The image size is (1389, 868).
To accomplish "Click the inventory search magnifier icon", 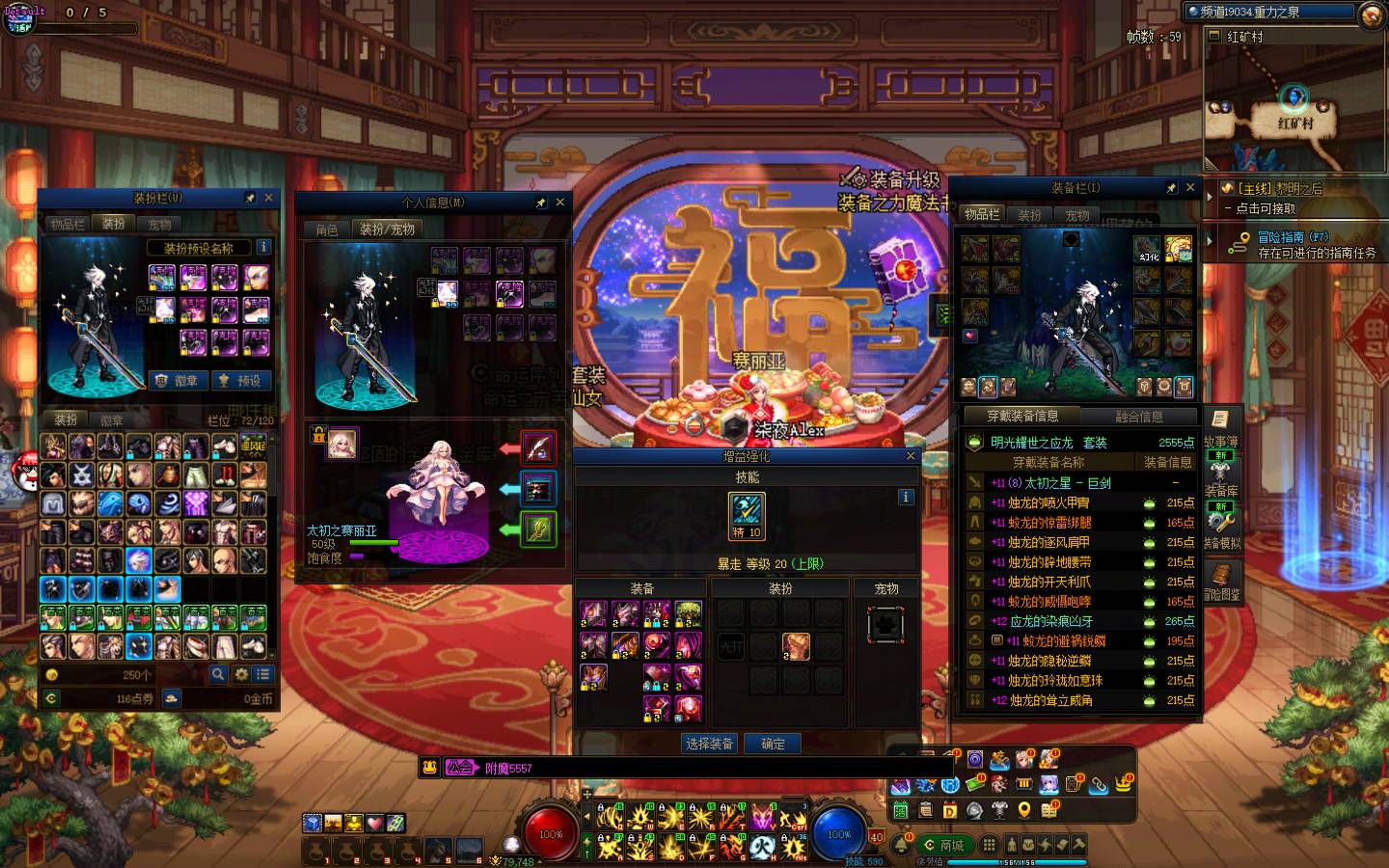I will tap(219, 674).
